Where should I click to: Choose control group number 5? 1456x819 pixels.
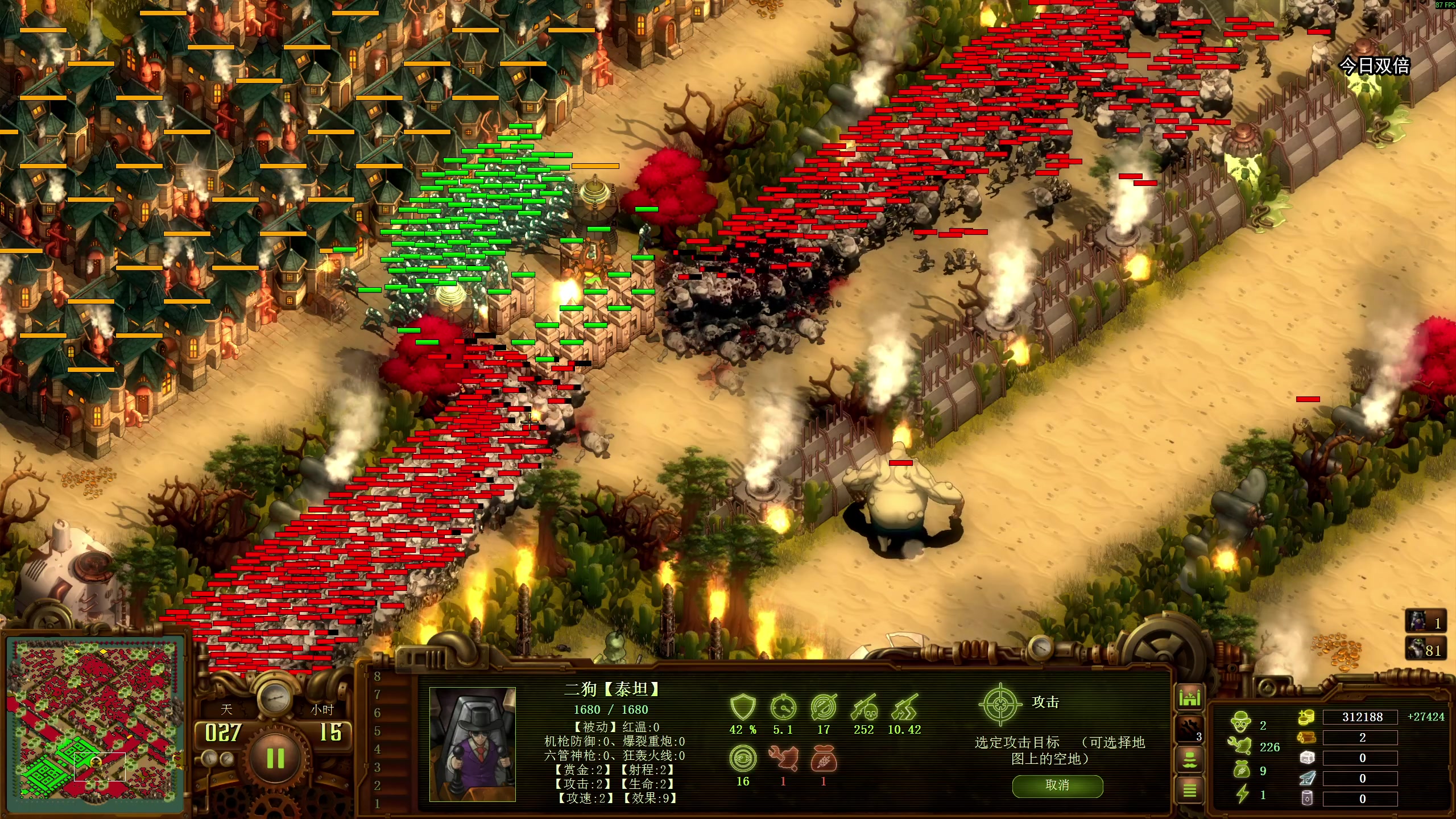(x=377, y=731)
